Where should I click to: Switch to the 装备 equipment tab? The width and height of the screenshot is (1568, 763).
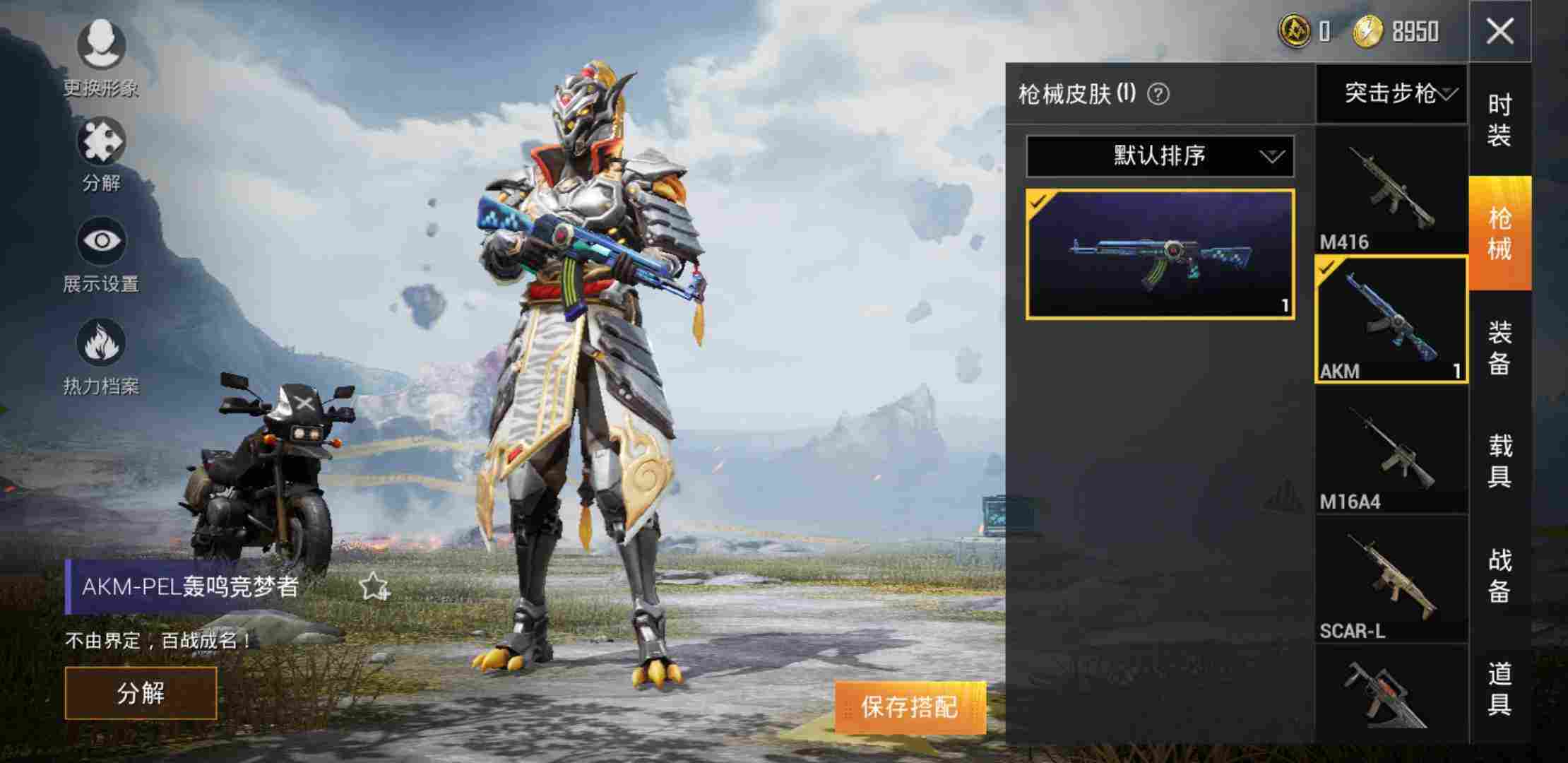[x=1499, y=348]
